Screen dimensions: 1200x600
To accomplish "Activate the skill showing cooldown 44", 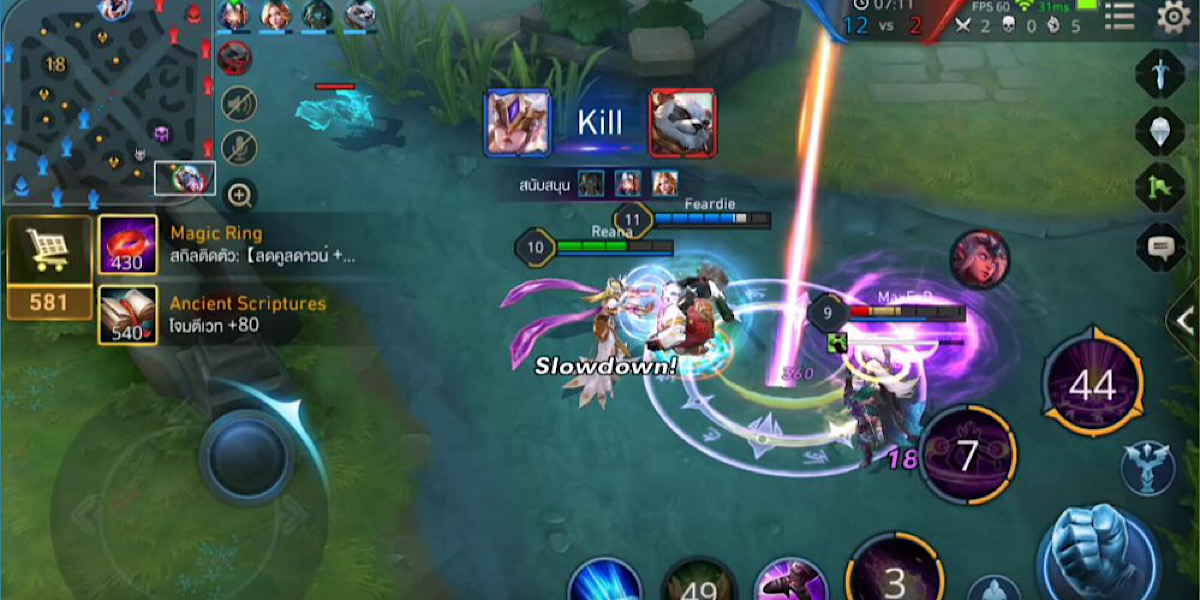I will pos(1092,385).
